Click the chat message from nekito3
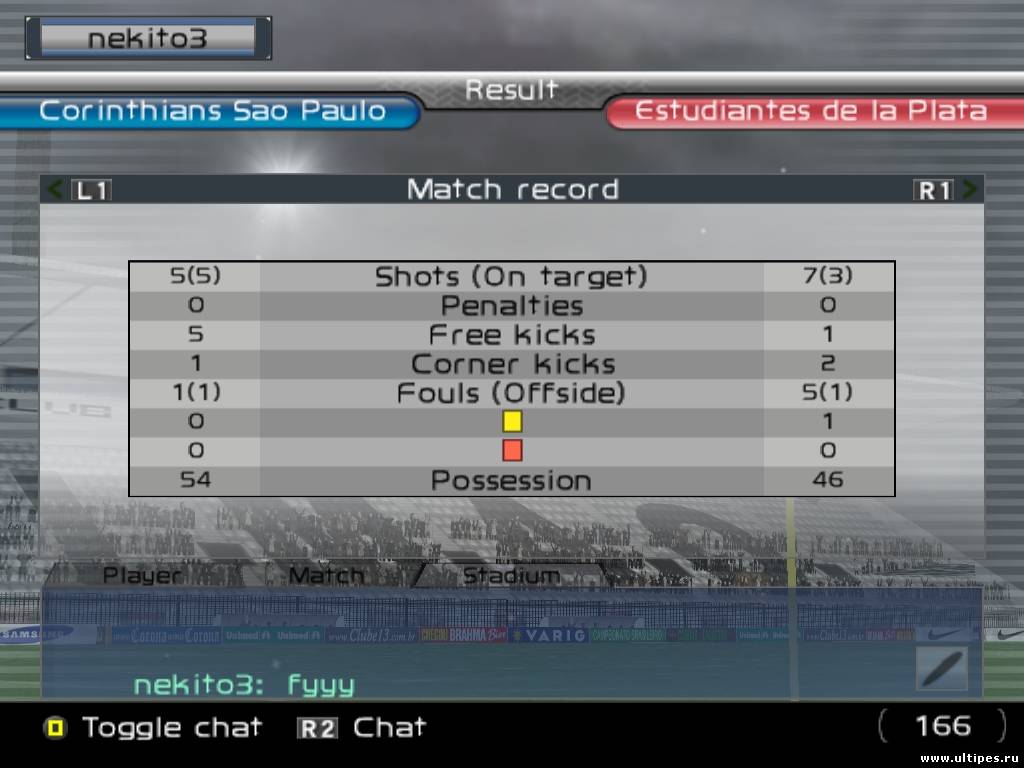Viewport: 1024px width, 768px height. 244,685
